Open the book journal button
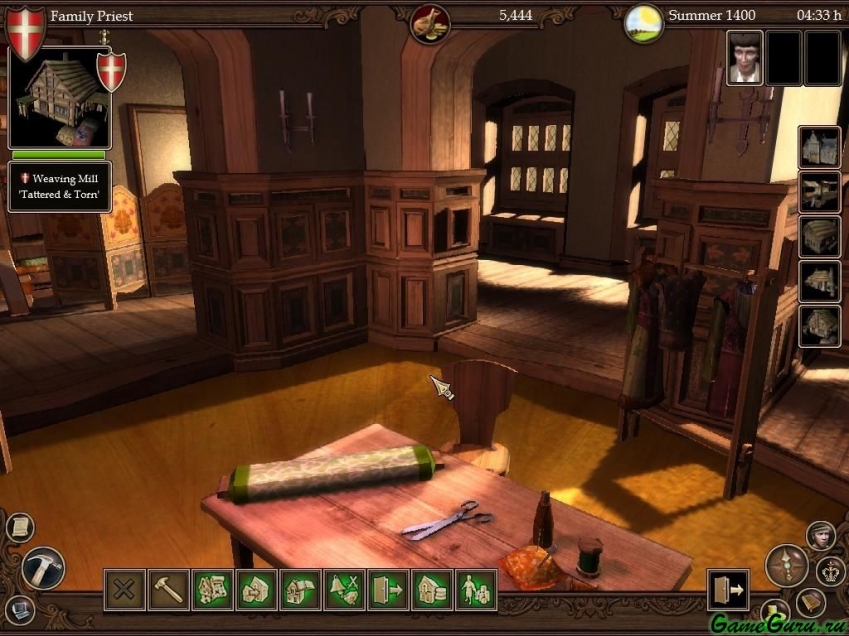Viewport: 849px width, 636px height. [x=810, y=602]
